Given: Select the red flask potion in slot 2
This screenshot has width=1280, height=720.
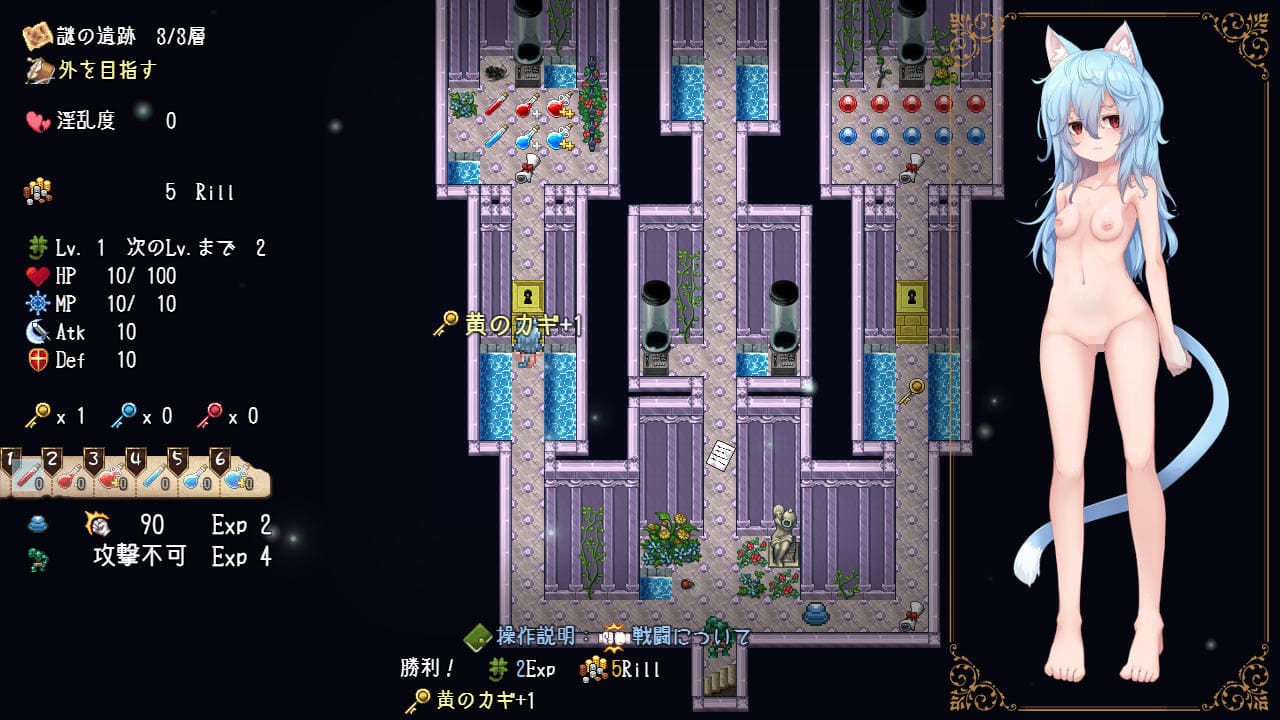Looking at the screenshot, I should [x=68, y=479].
